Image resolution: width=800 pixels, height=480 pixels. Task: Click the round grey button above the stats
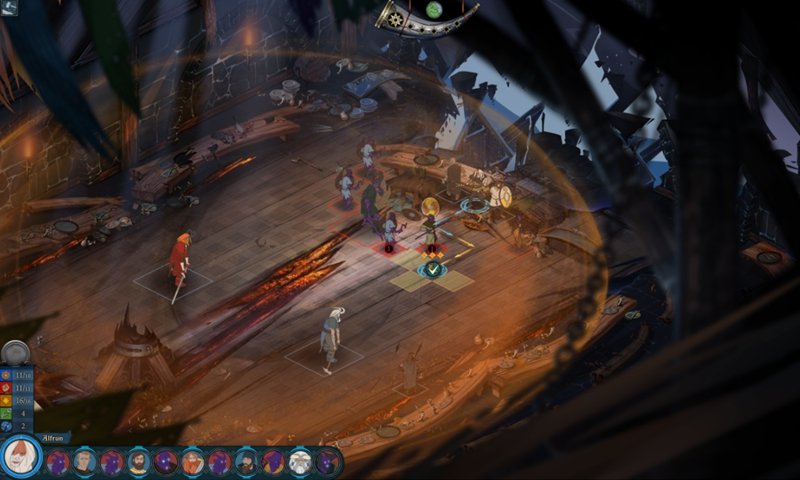click(x=14, y=352)
